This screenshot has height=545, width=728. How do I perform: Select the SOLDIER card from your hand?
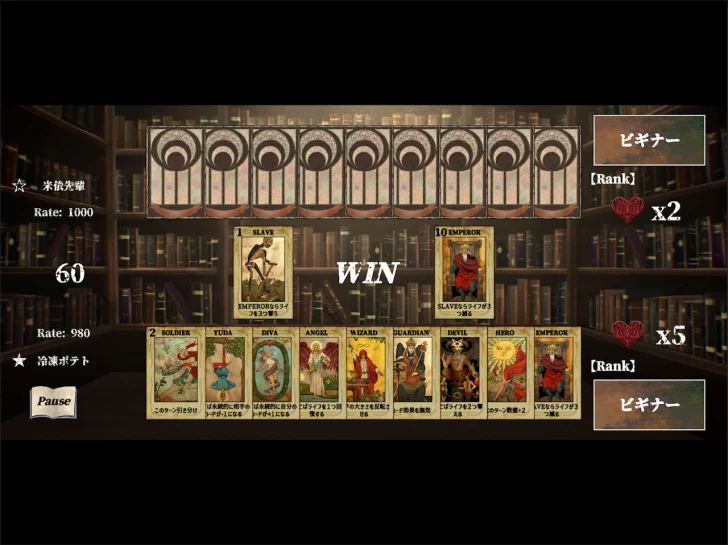click(176, 371)
